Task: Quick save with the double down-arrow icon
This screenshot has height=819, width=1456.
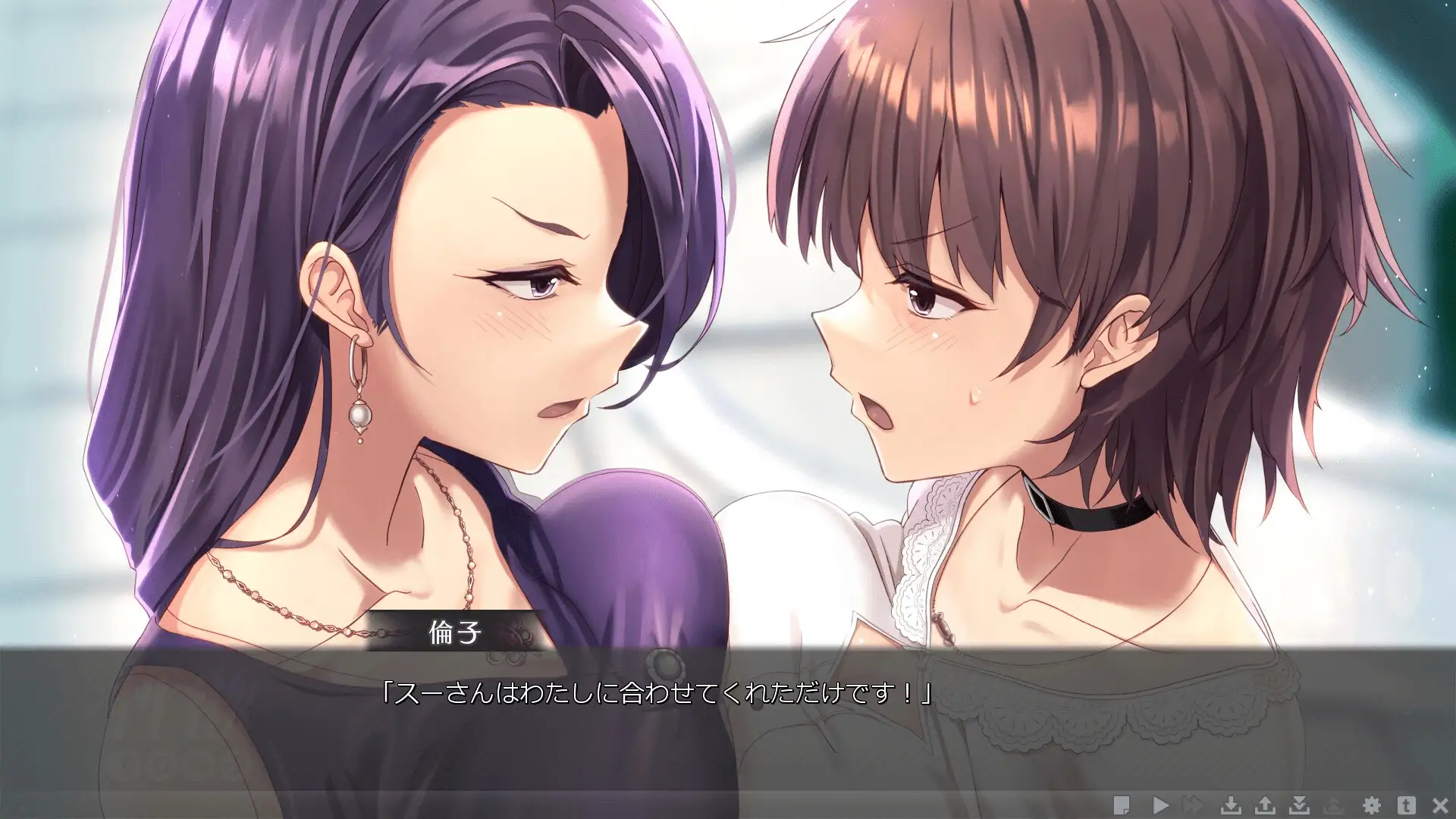Action: tap(1300, 805)
